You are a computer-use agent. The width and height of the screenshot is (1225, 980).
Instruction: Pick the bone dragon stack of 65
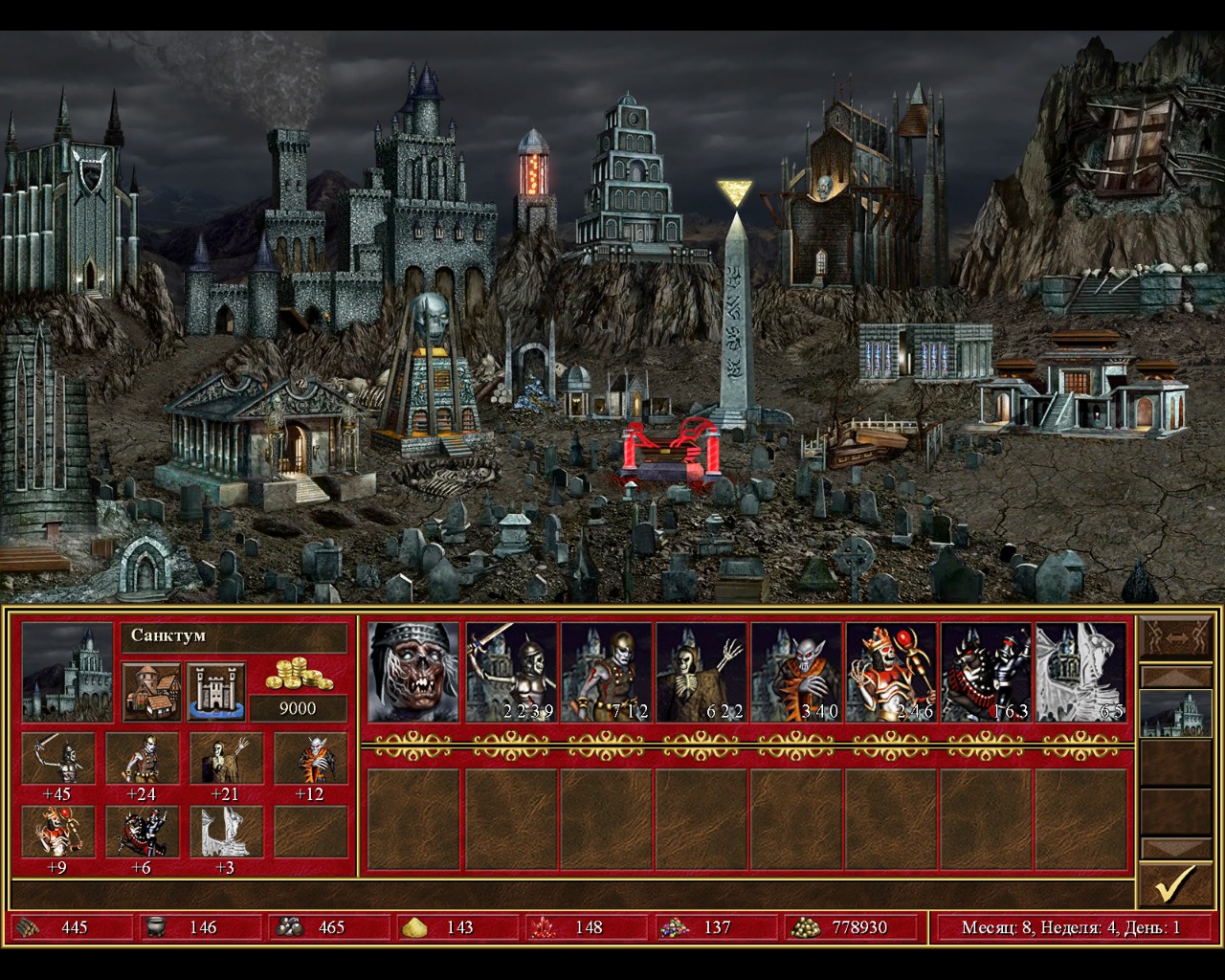[x=1081, y=672]
